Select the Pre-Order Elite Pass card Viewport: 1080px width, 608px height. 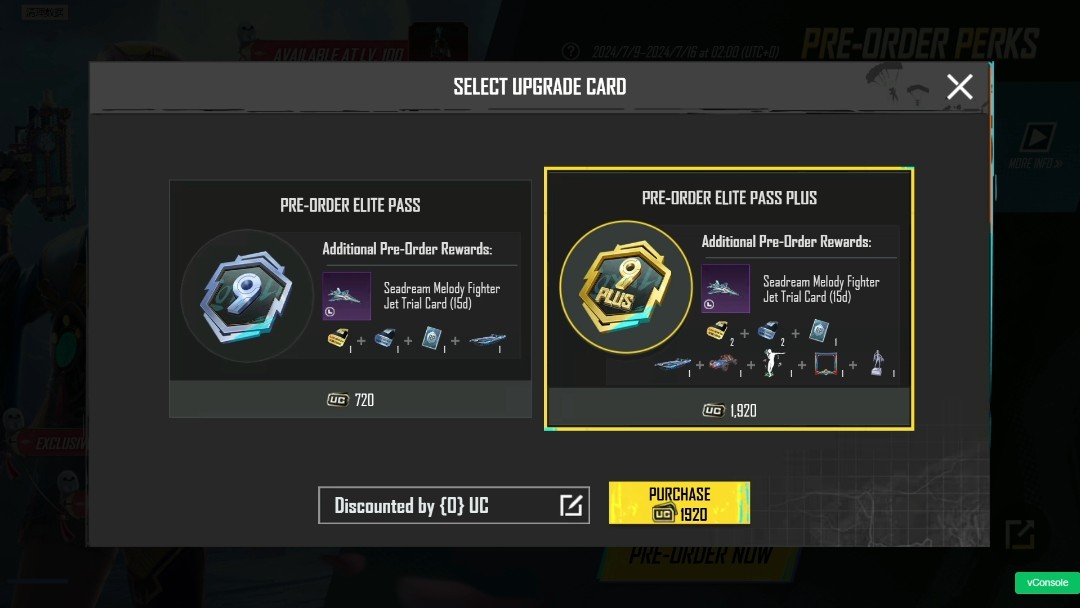coord(350,297)
